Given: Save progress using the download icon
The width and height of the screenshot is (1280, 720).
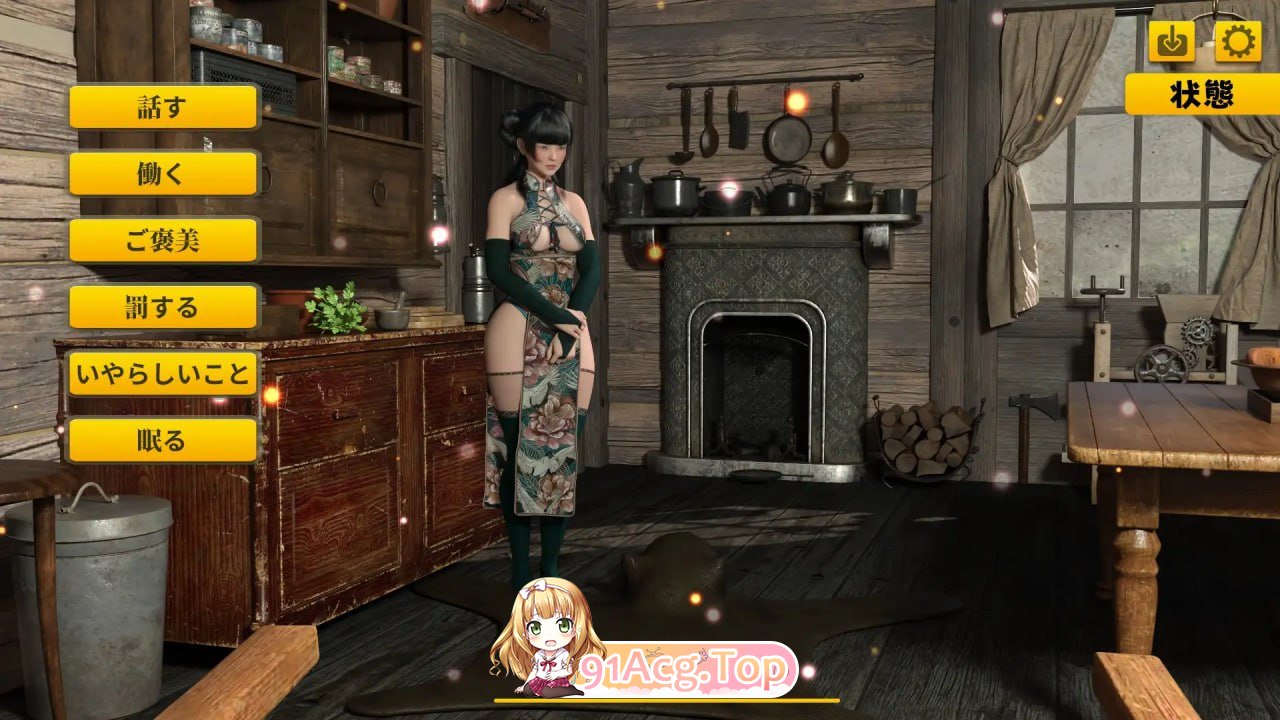Looking at the screenshot, I should 1172,40.
